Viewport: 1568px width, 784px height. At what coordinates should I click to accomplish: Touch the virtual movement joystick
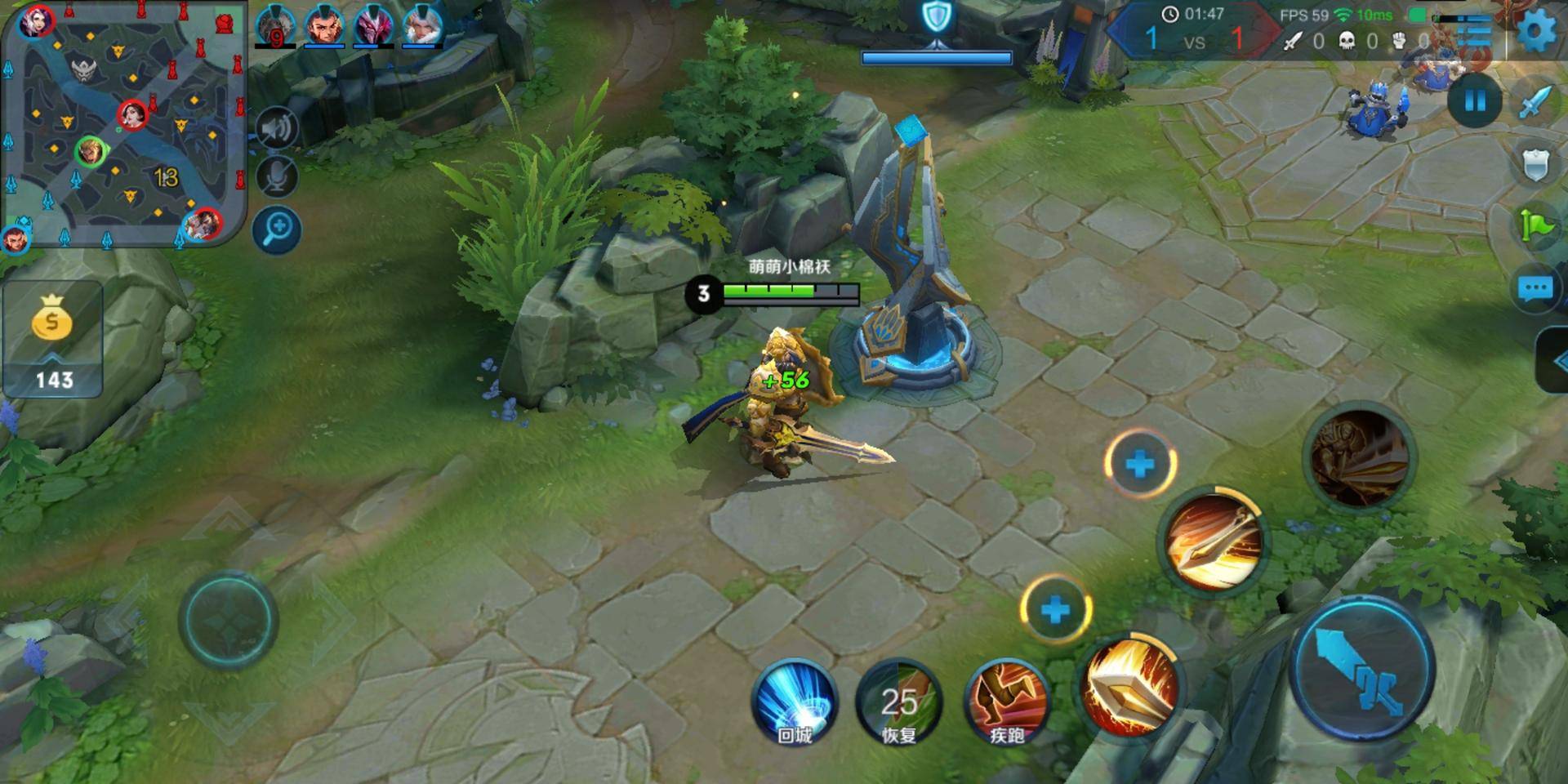(228, 621)
